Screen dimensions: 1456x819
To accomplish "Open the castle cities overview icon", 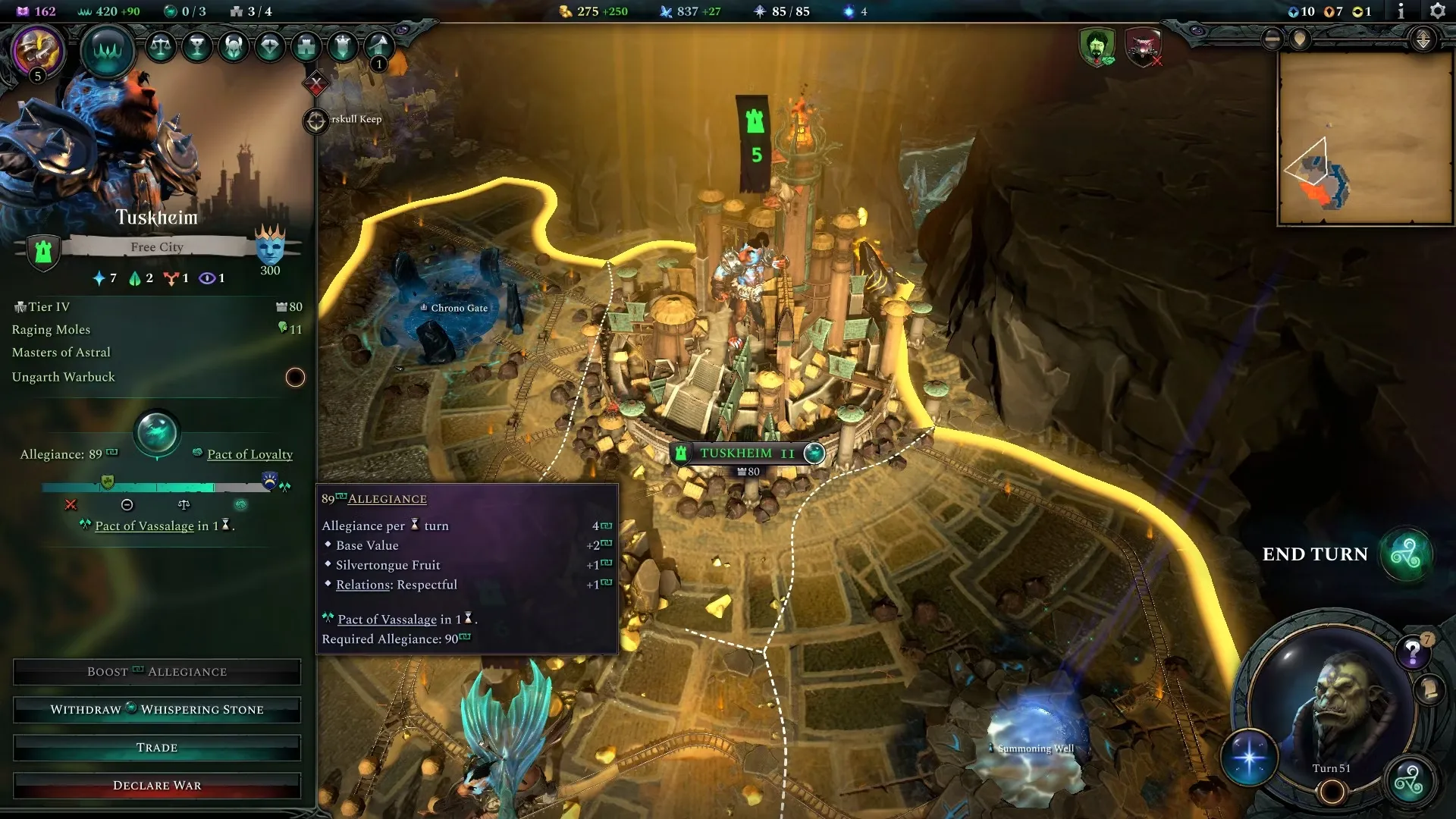I will (x=306, y=47).
